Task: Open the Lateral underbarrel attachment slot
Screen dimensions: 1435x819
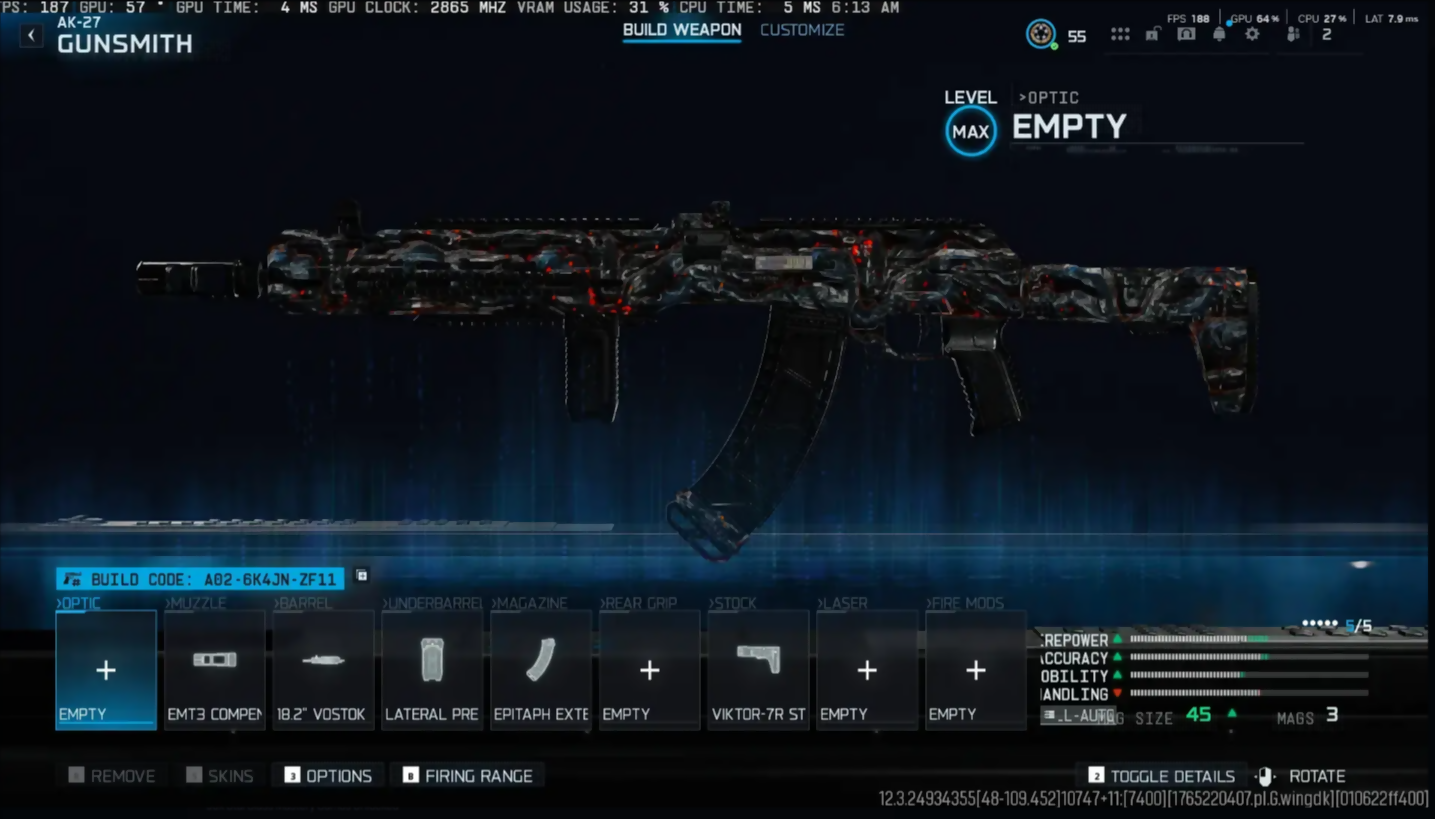Action: pos(432,670)
